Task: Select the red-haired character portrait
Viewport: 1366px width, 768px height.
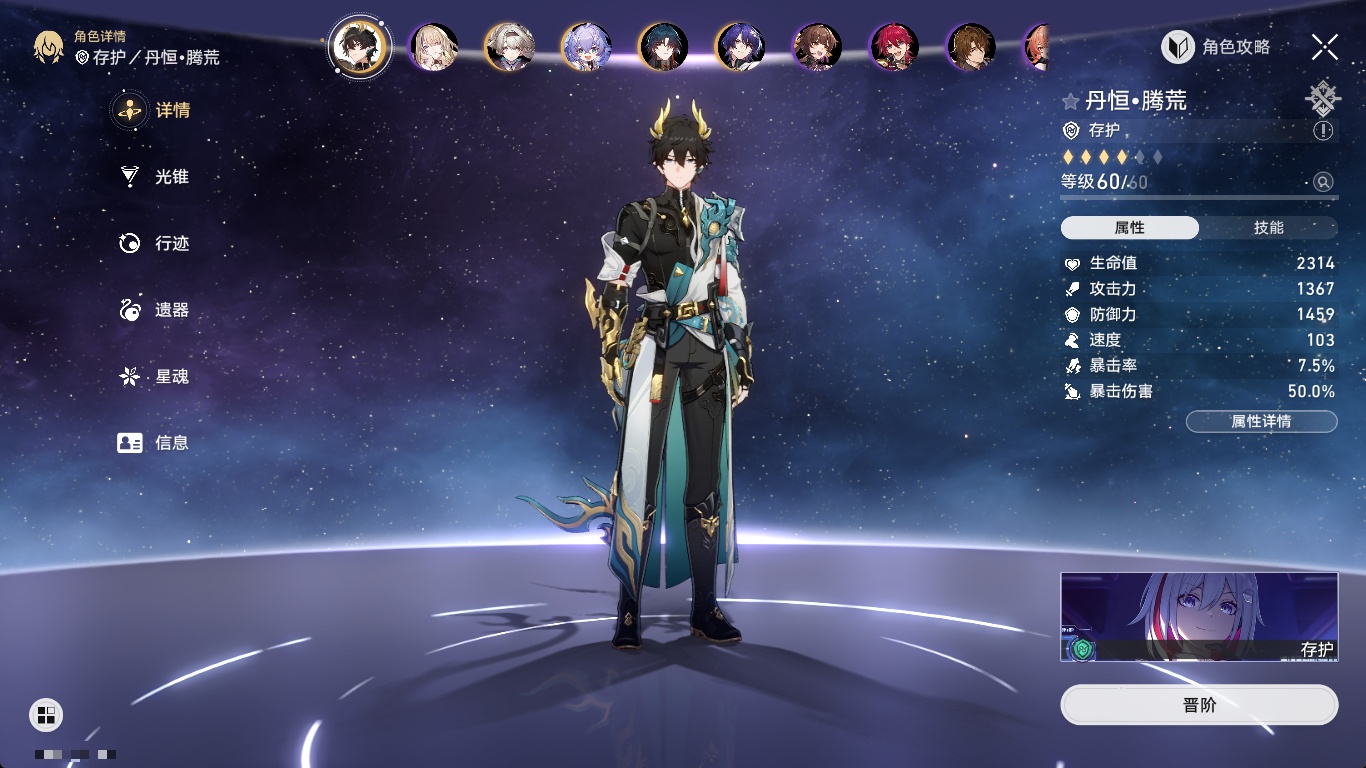Action: coord(894,47)
